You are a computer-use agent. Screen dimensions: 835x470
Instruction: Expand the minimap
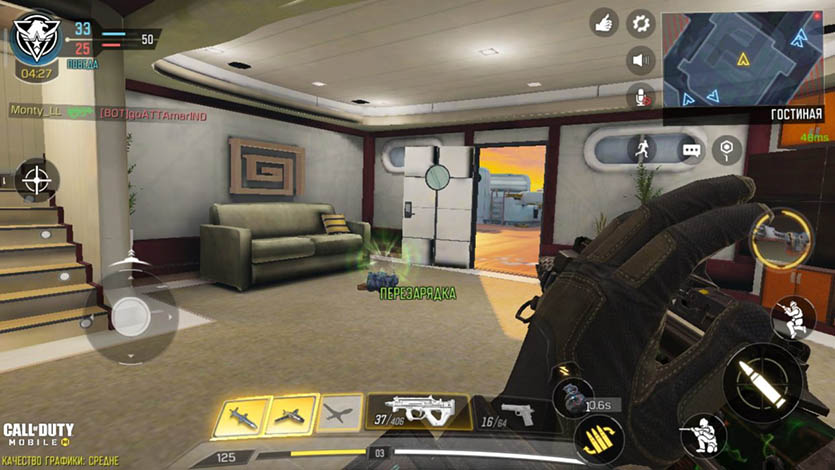point(742,58)
